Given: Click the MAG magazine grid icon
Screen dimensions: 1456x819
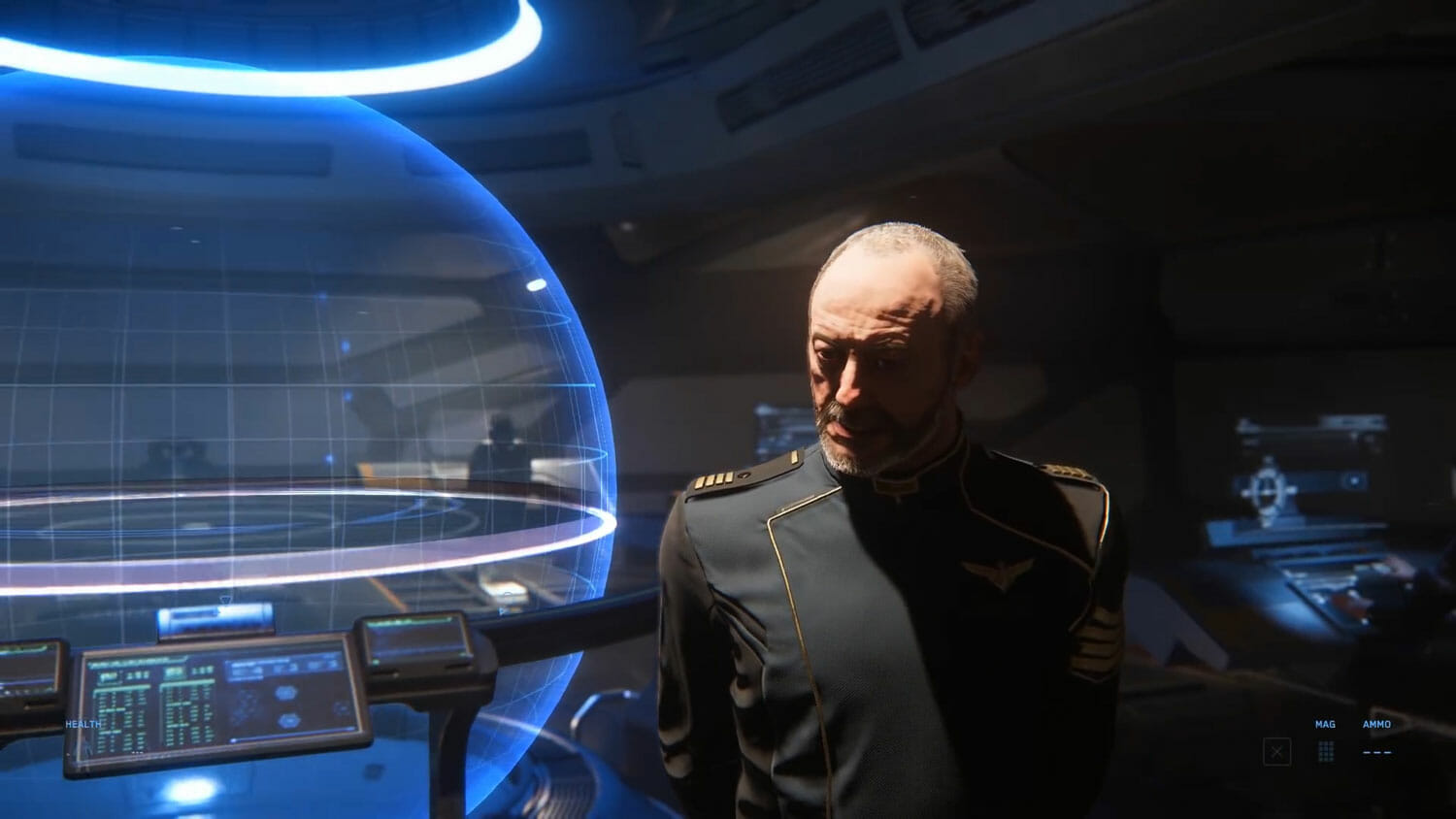Looking at the screenshot, I should pyautogui.click(x=1326, y=751).
